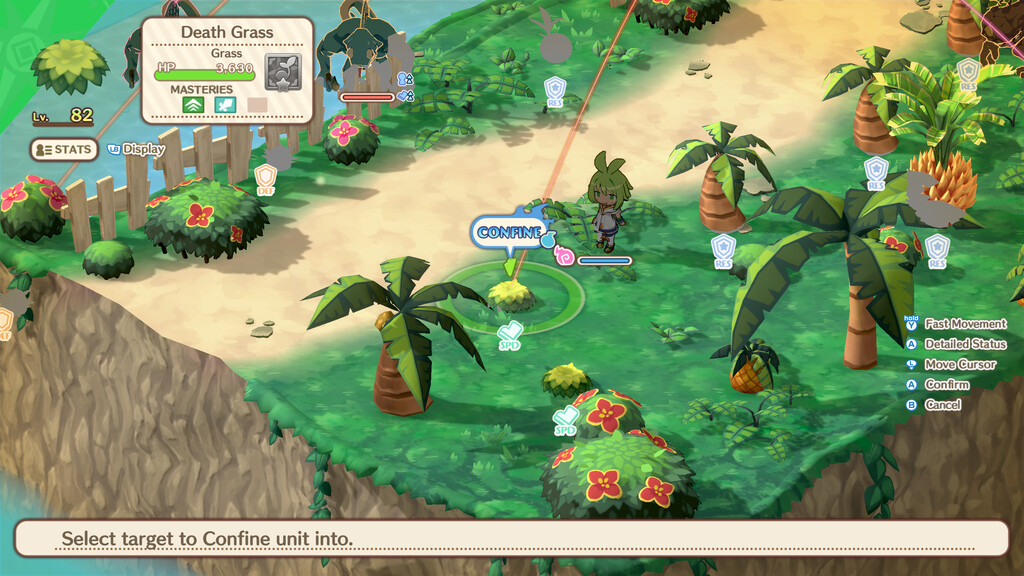The image size is (1024, 576).
Task: Choose the circled Death Grass as Confine target
Action: pos(512,295)
